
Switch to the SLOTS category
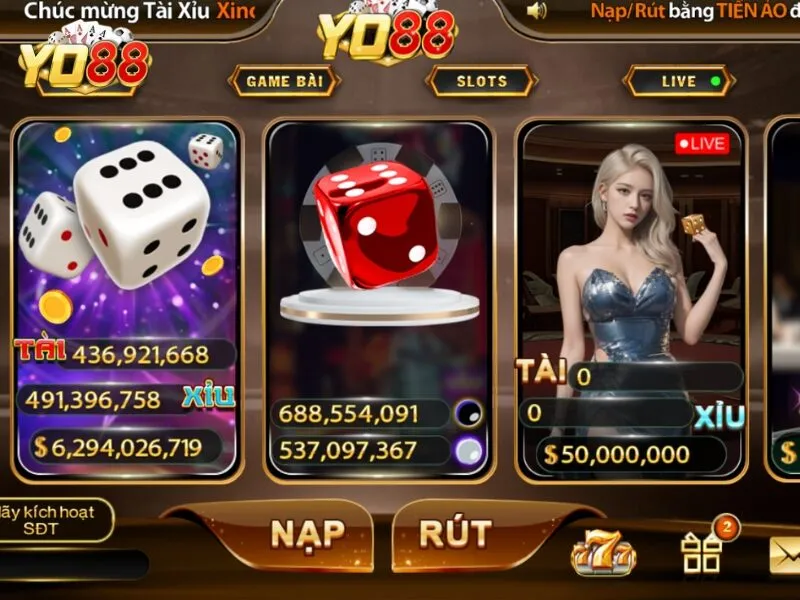[482, 82]
